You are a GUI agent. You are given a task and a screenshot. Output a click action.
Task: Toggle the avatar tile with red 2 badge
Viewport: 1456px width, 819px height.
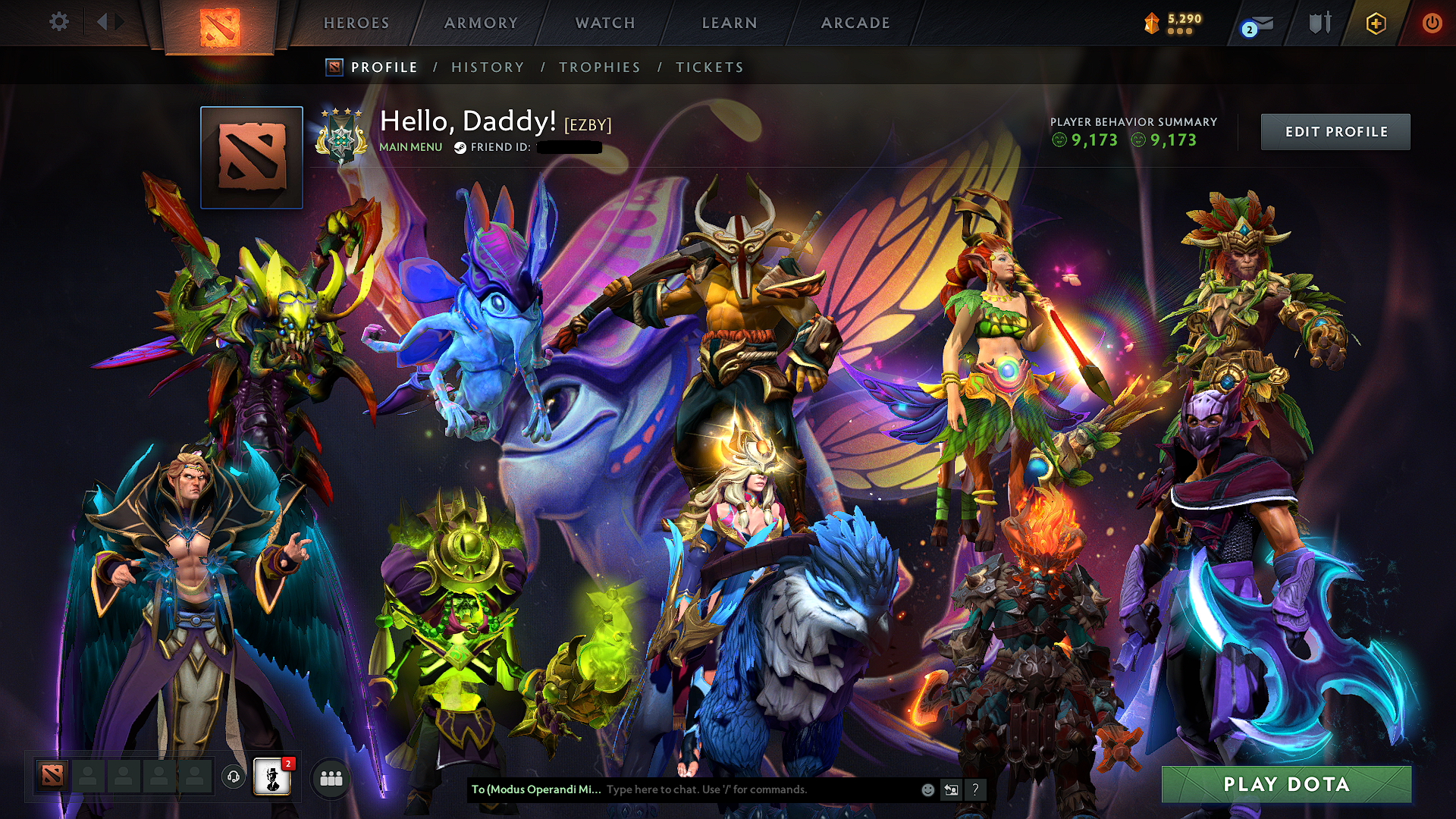point(273,778)
